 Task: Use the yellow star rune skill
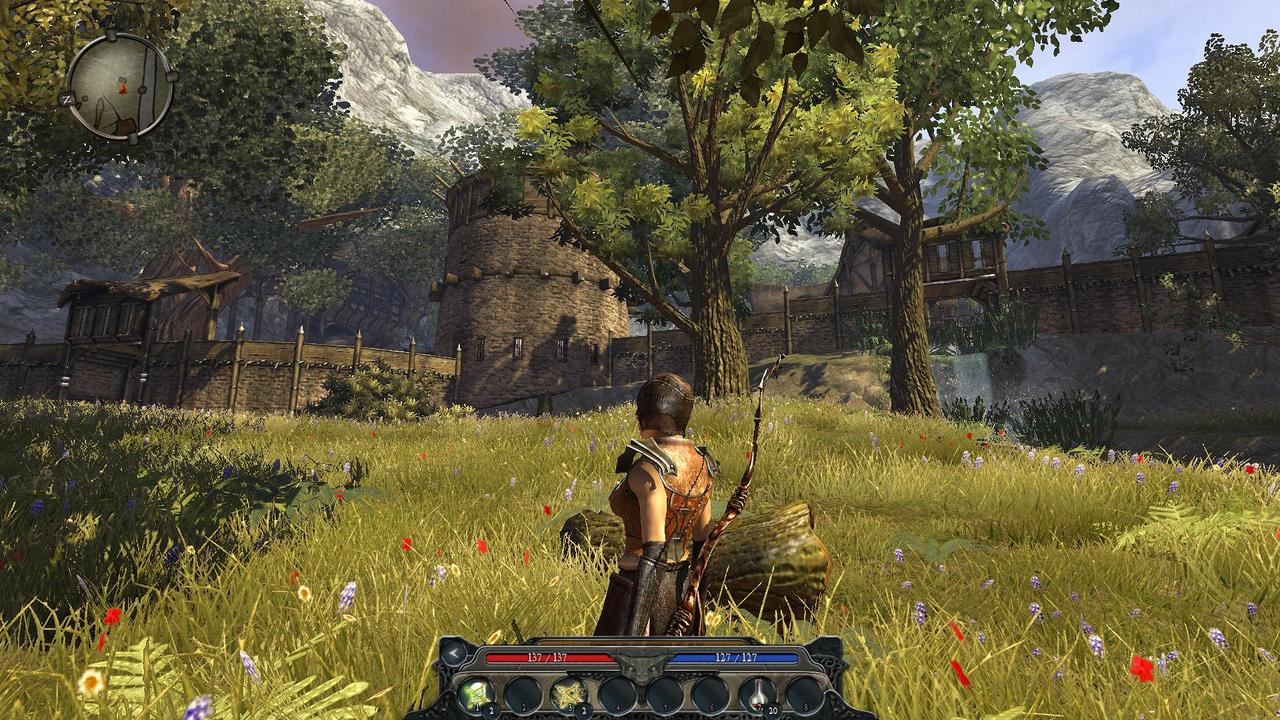point(568,694)
